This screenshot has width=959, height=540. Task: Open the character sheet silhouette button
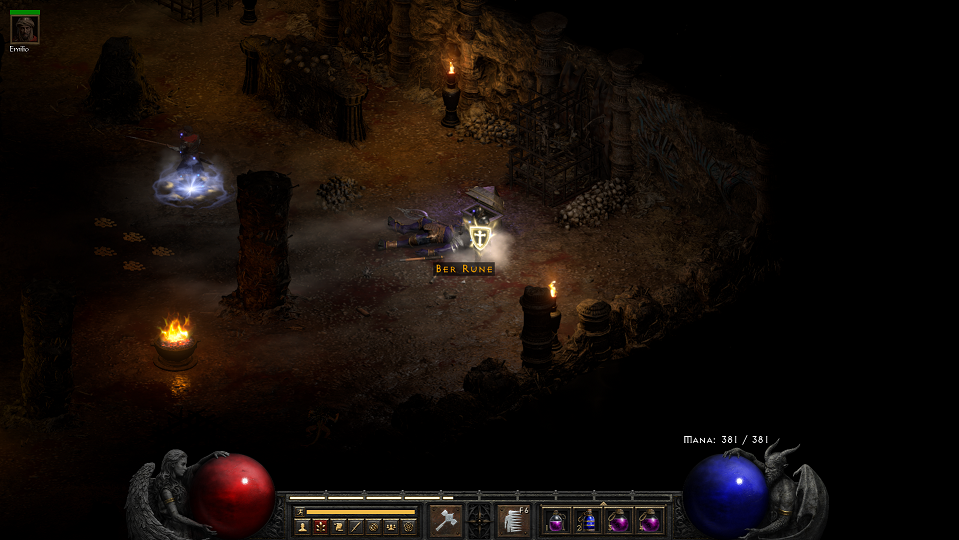[302, 526]
